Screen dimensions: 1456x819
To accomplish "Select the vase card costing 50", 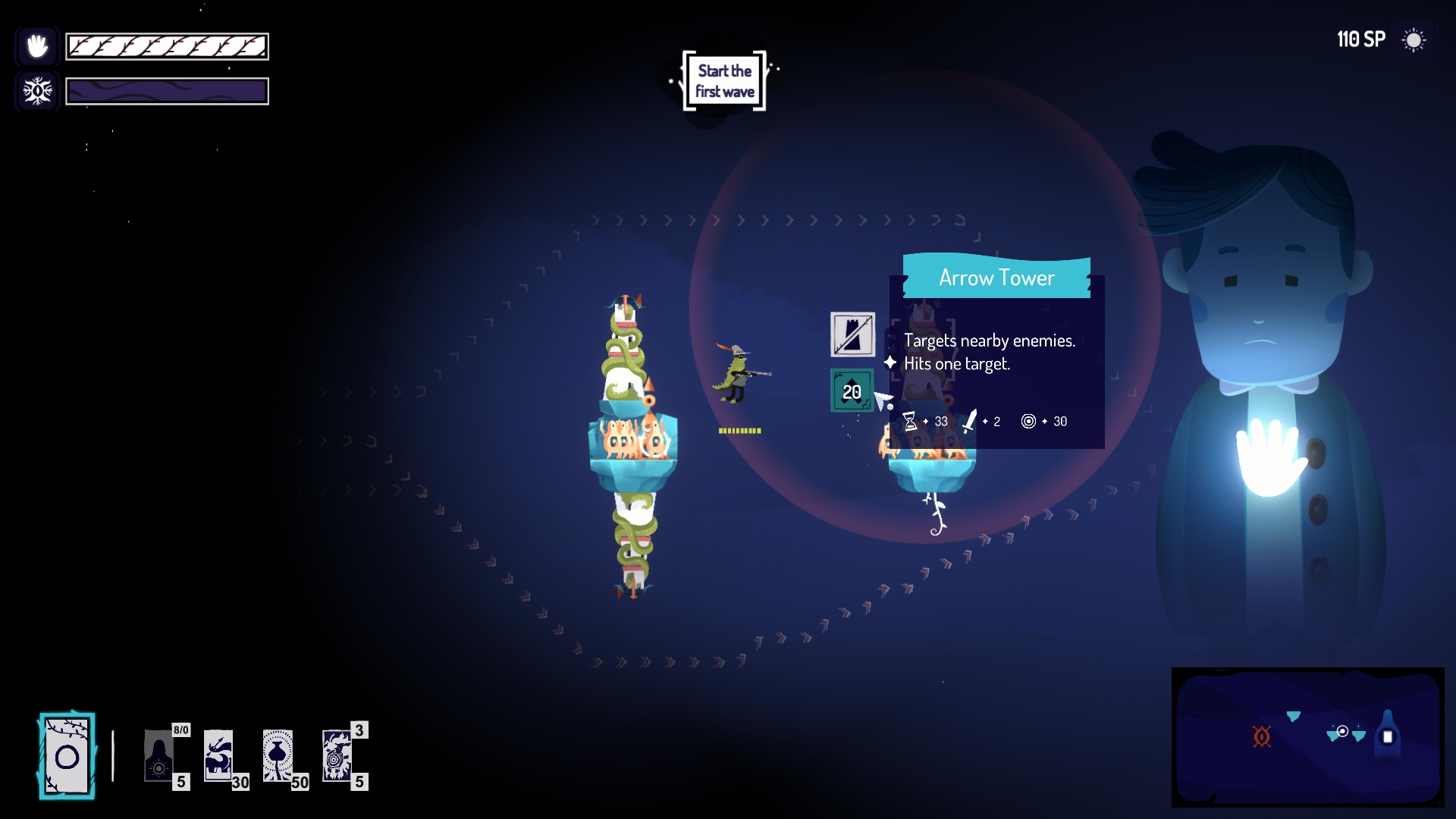I will click(x=278, y=756).
